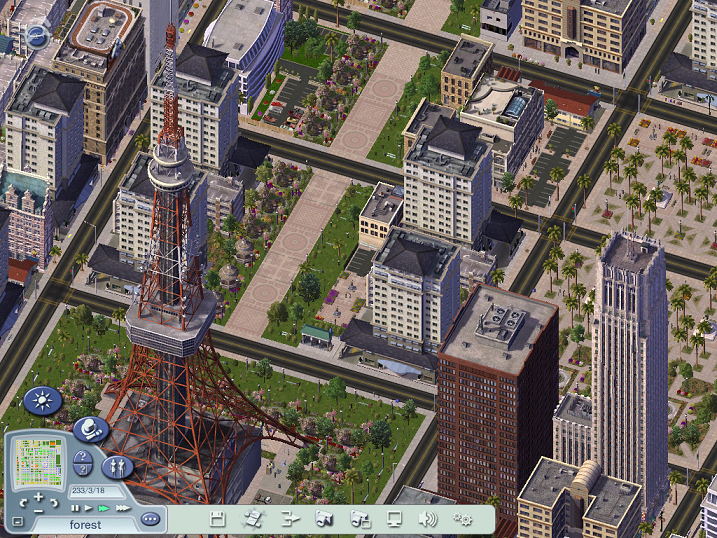Rotate the view counterclockwise
The height and width of the screenshot is (538, 717).
click(x=22, y=503)
